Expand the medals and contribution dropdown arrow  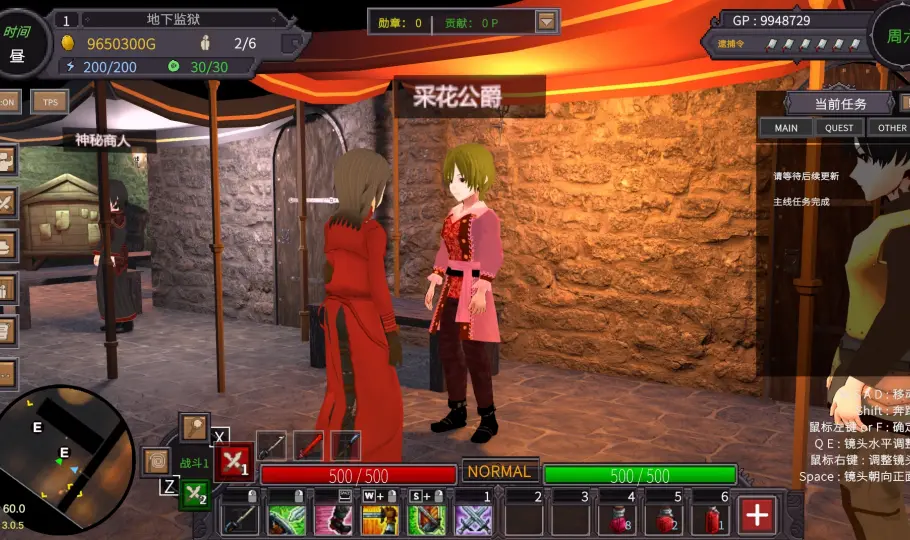point(546,21)
